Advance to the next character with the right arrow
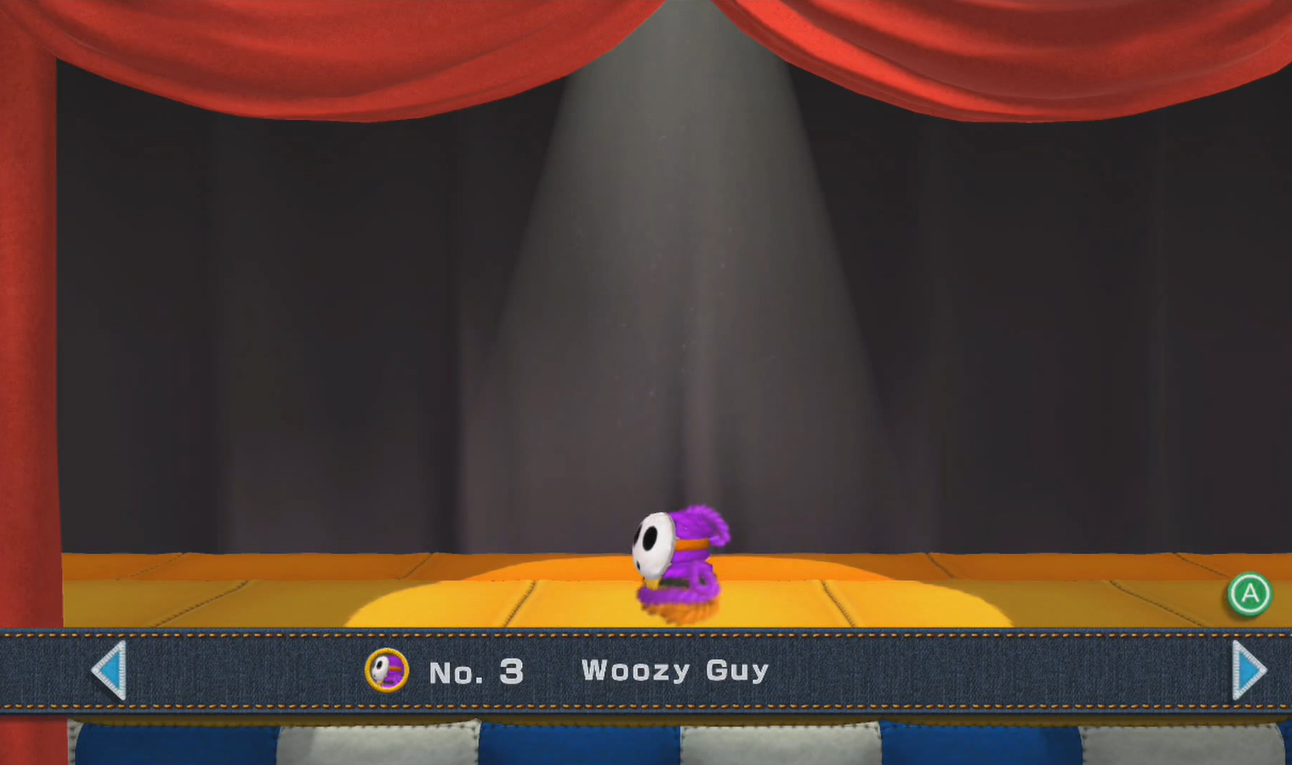1292x765 pixels. pyautogui.click(x=1243, y=671)
